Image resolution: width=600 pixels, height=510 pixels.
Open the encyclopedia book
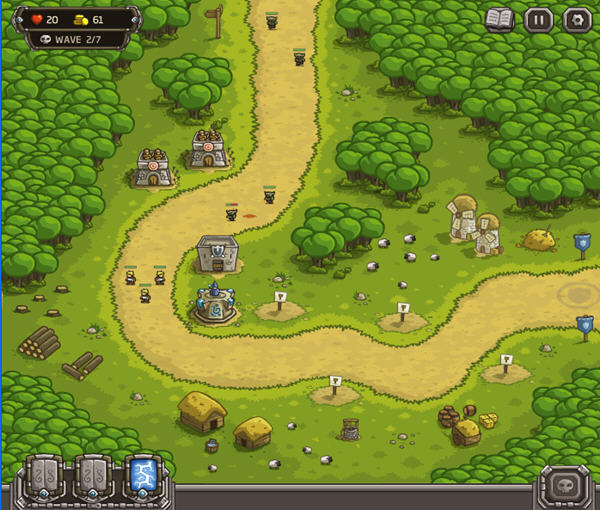click(499, 19)
